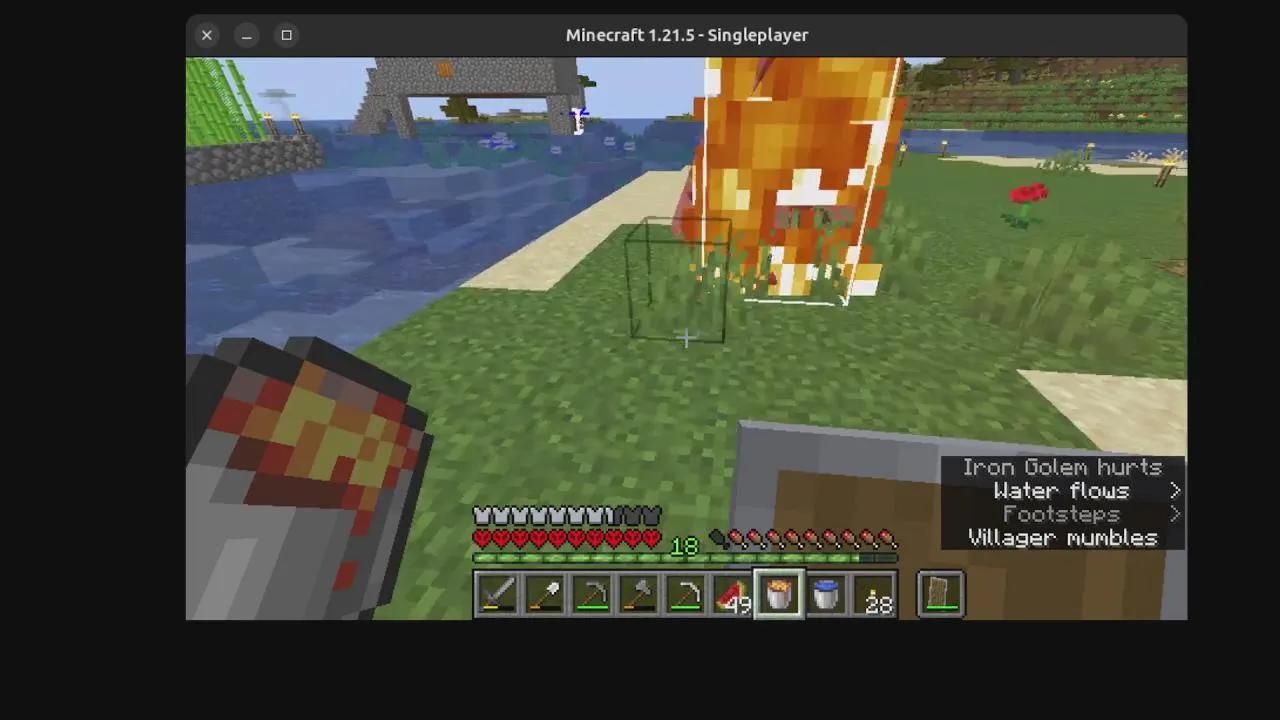Expand the Footsteps subtitle chevron

tap(1175, 514)
